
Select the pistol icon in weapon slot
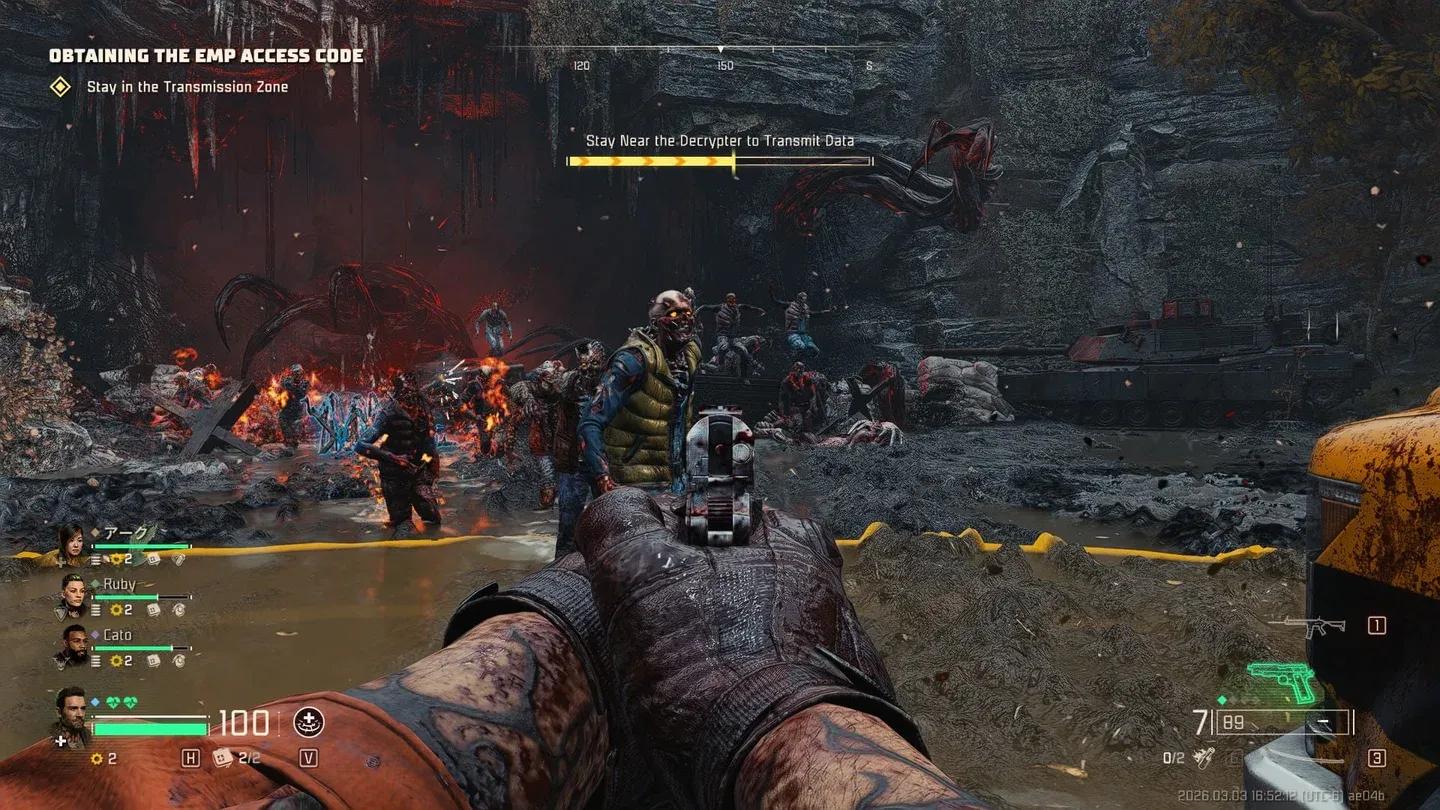tap(1280, 681)
